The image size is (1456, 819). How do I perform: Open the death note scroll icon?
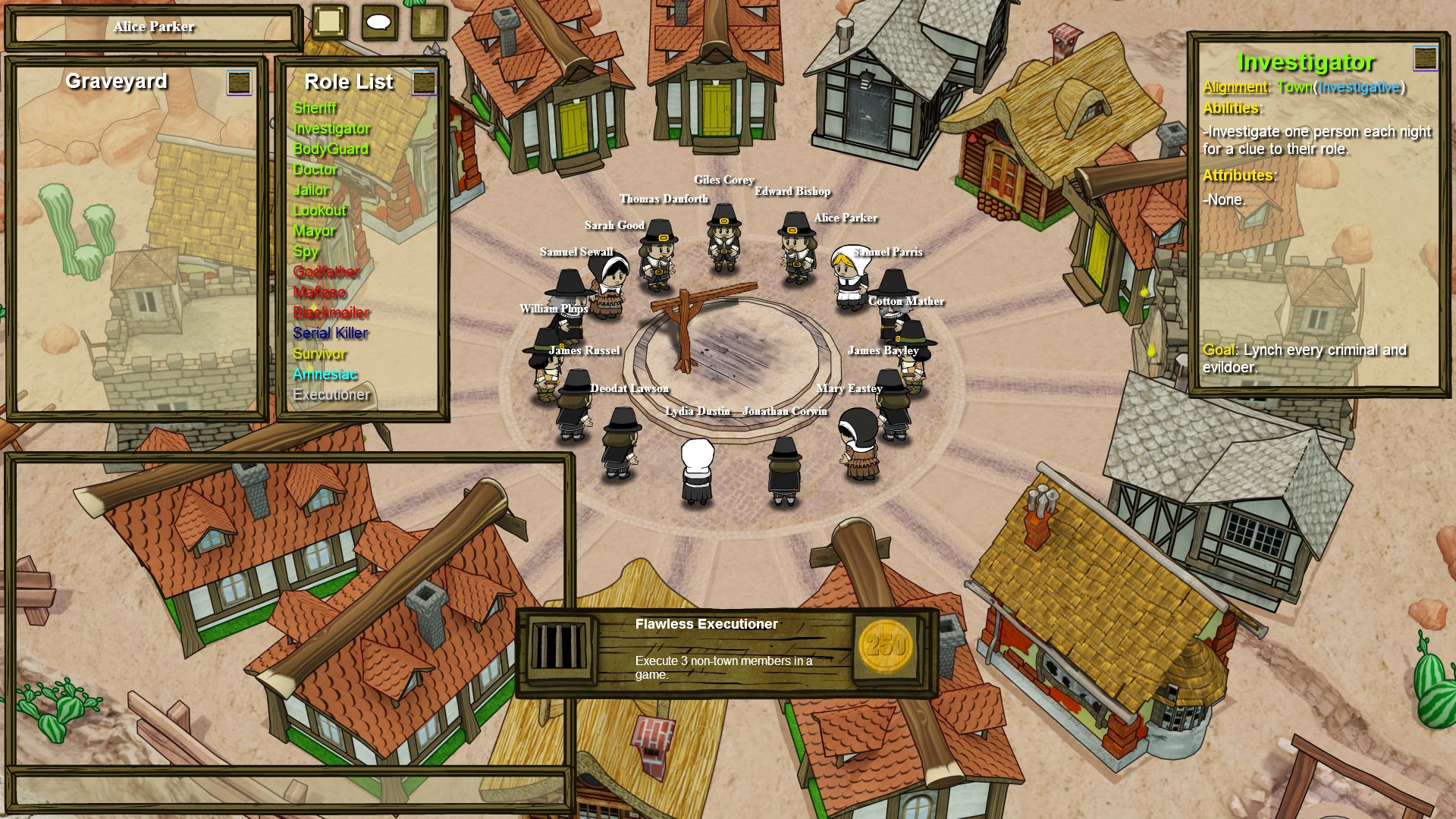click(427, 24)
